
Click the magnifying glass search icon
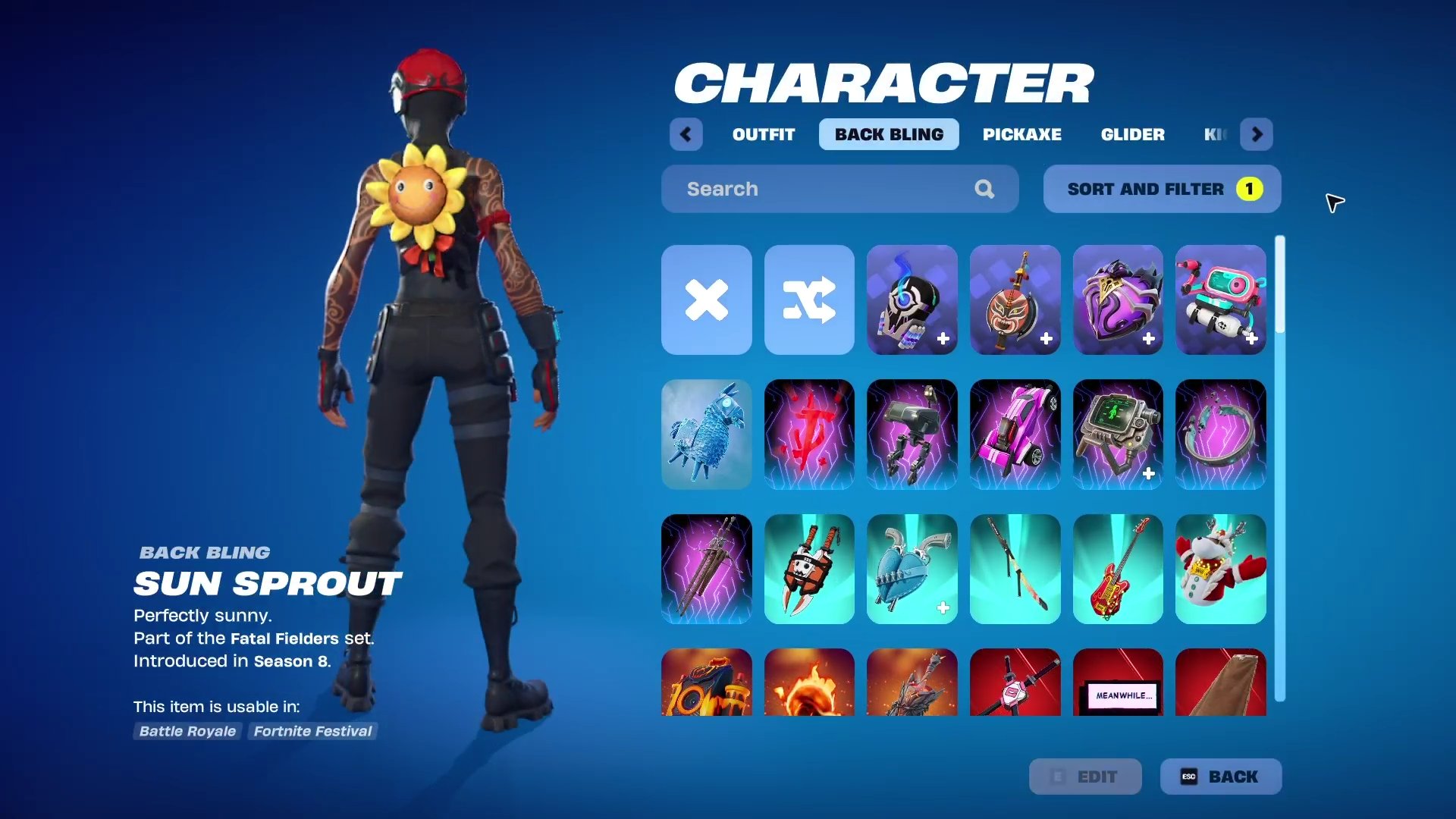pyautogui.click(x=984, y=189)
